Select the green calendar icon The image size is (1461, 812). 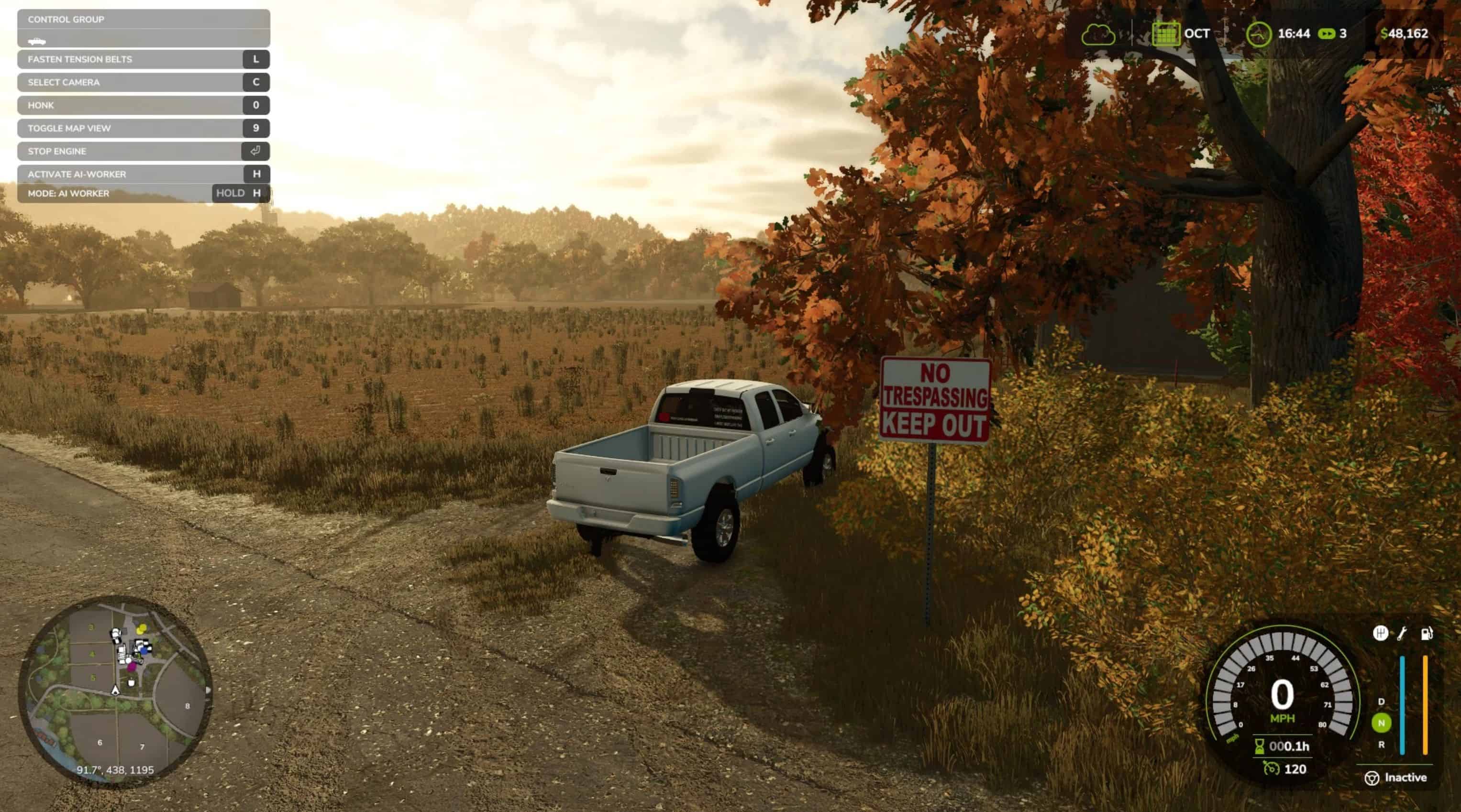point(1165,34)
